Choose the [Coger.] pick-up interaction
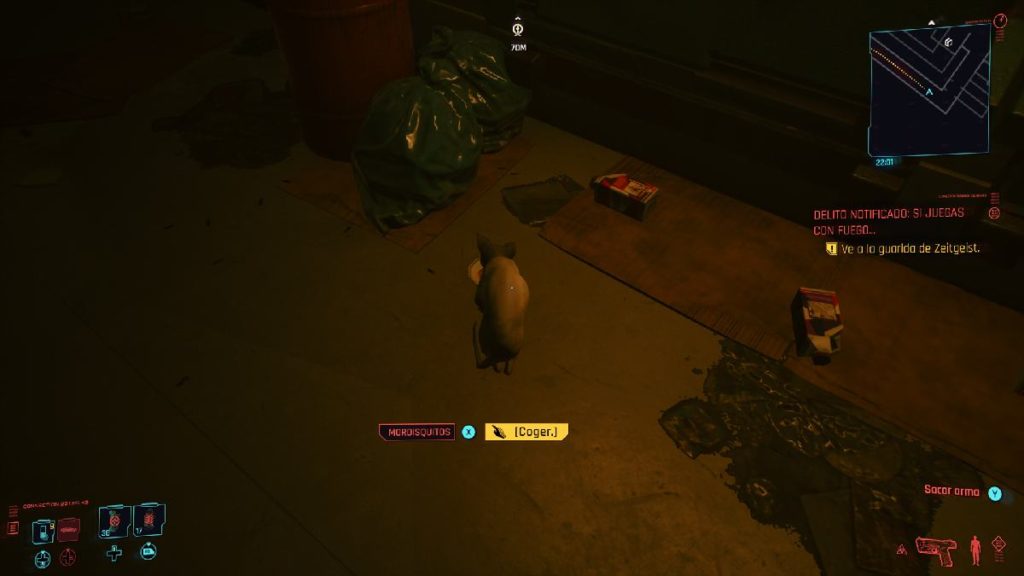The height and width of the screenshot is (576, 1024). [x=527, y=431]
